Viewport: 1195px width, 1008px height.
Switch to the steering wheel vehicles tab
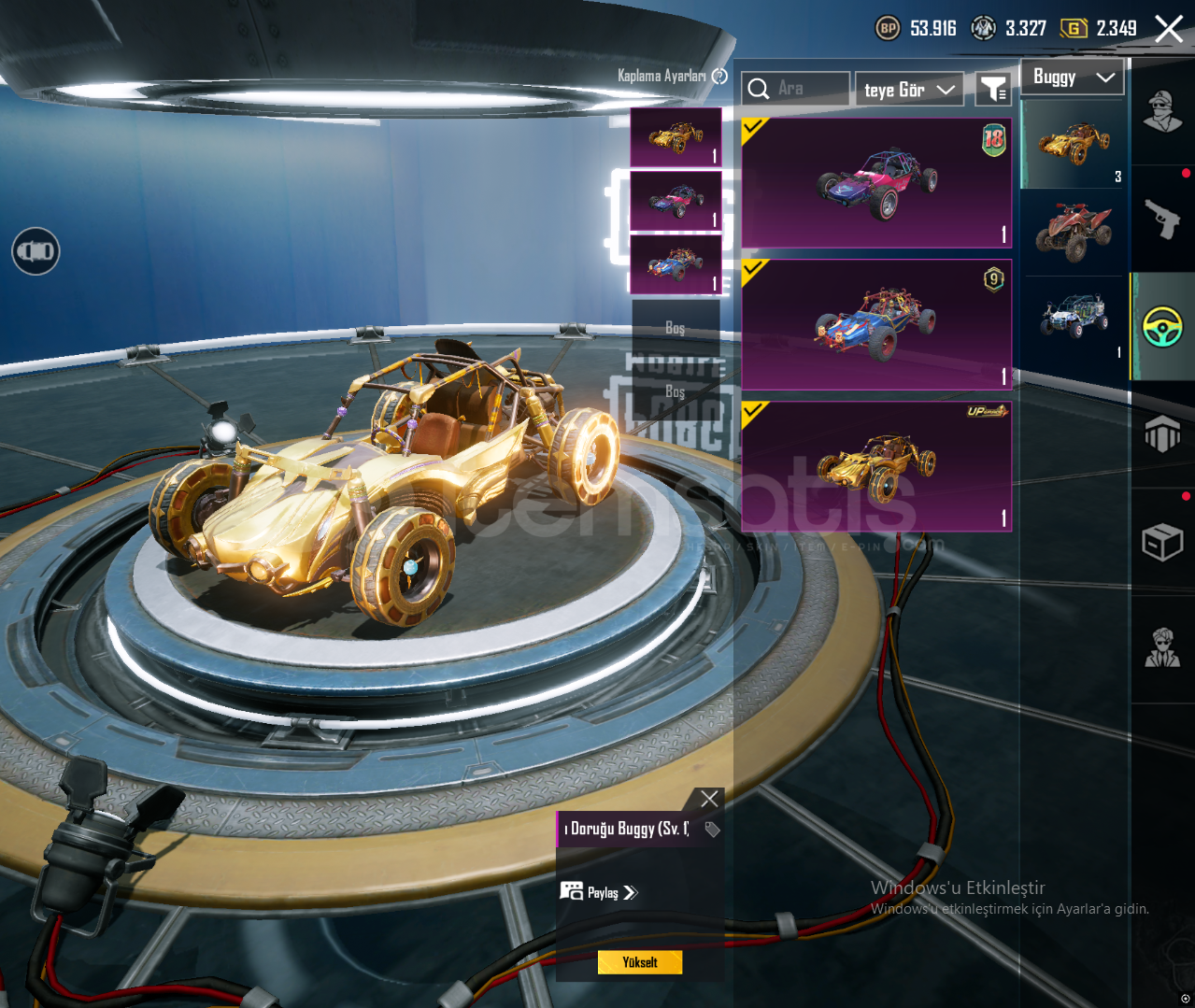pos(1162,327)
